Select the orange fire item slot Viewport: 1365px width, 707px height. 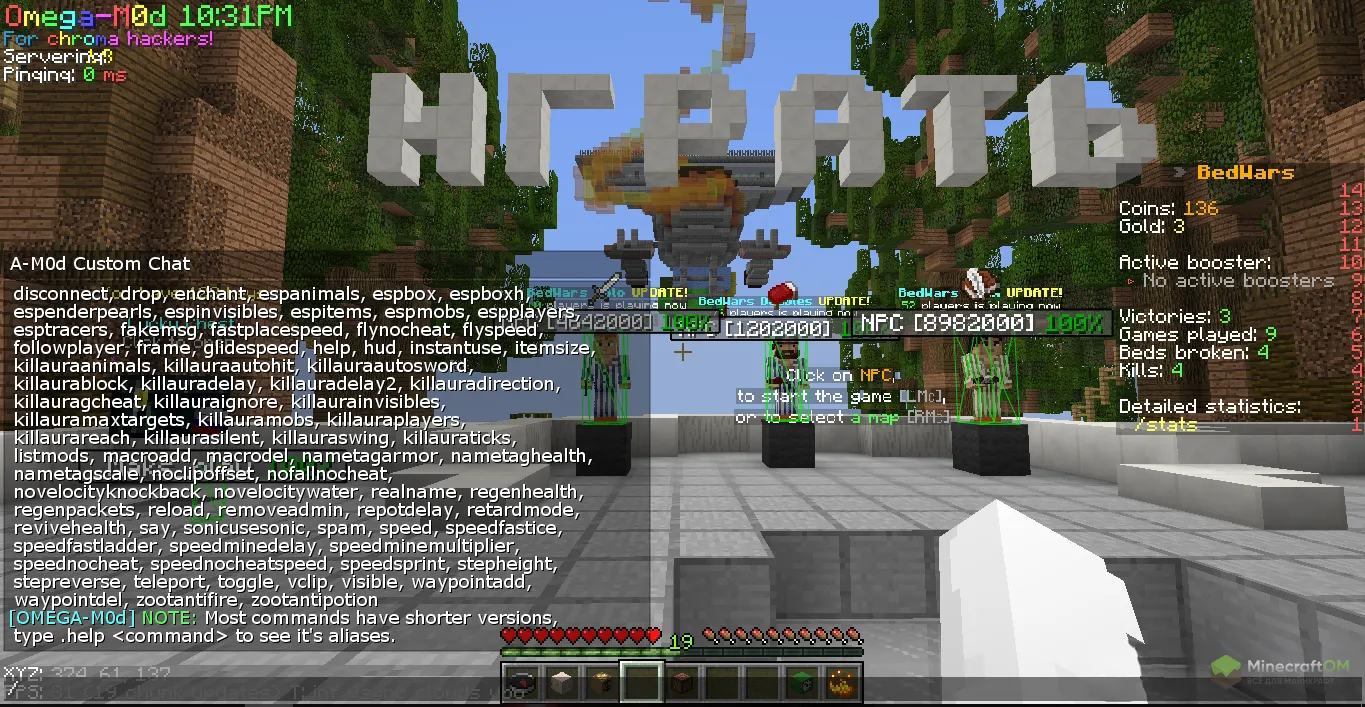click(841, 684)
